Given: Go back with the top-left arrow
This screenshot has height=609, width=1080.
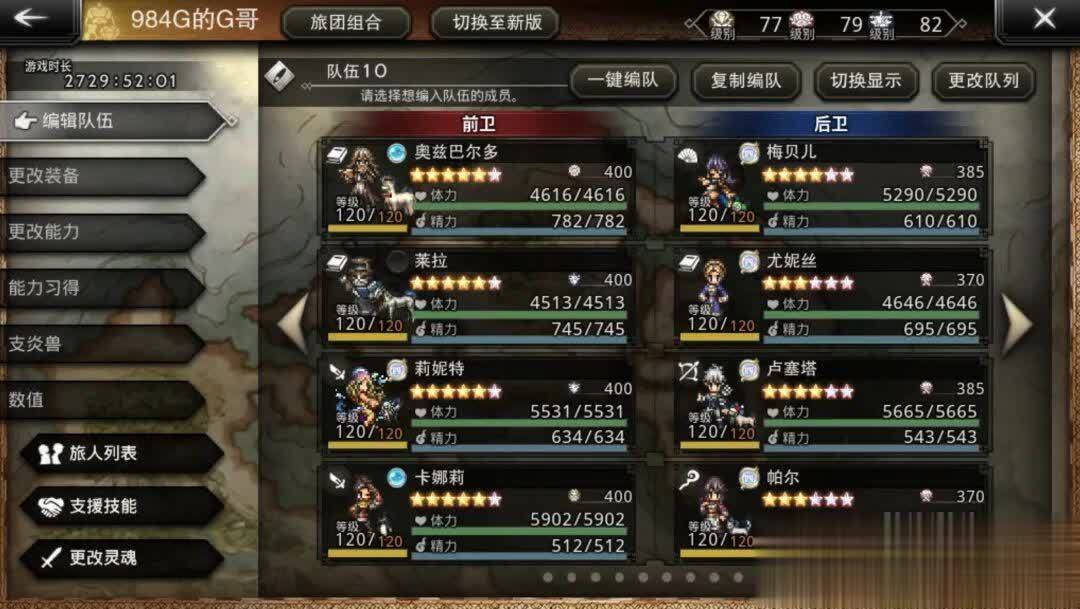Looking at the screenshot, I should 33,18.
